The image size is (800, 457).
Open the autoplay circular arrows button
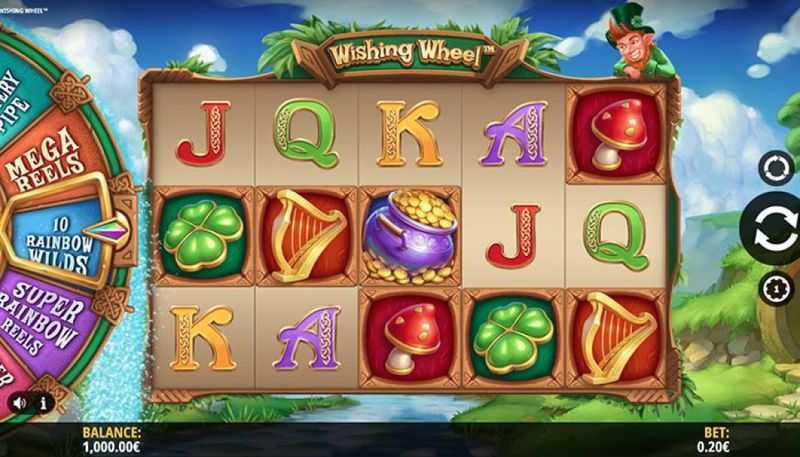776,168
